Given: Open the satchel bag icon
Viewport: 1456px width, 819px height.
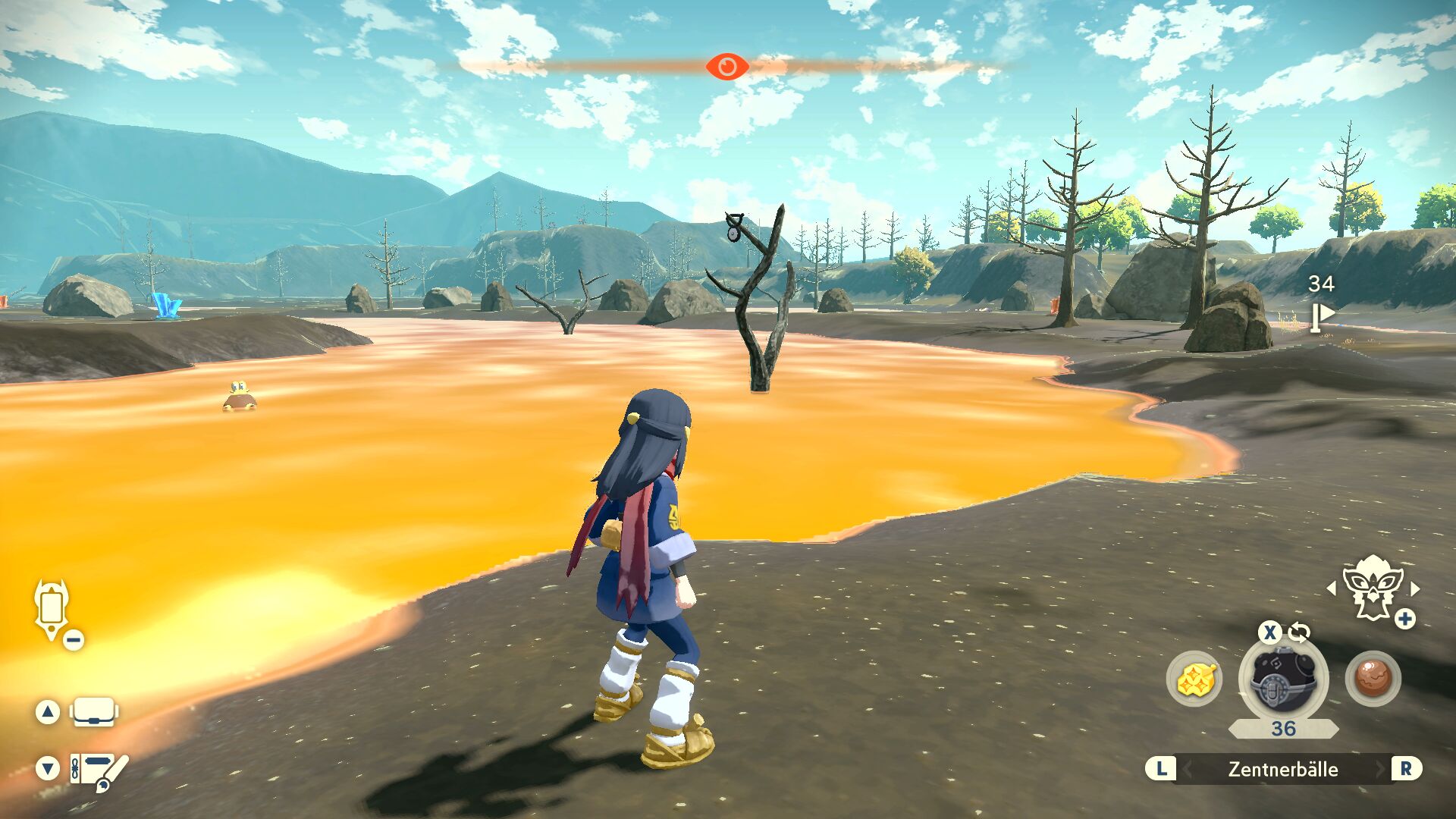Looking at the screenshot, I should (x=94, y=712).
